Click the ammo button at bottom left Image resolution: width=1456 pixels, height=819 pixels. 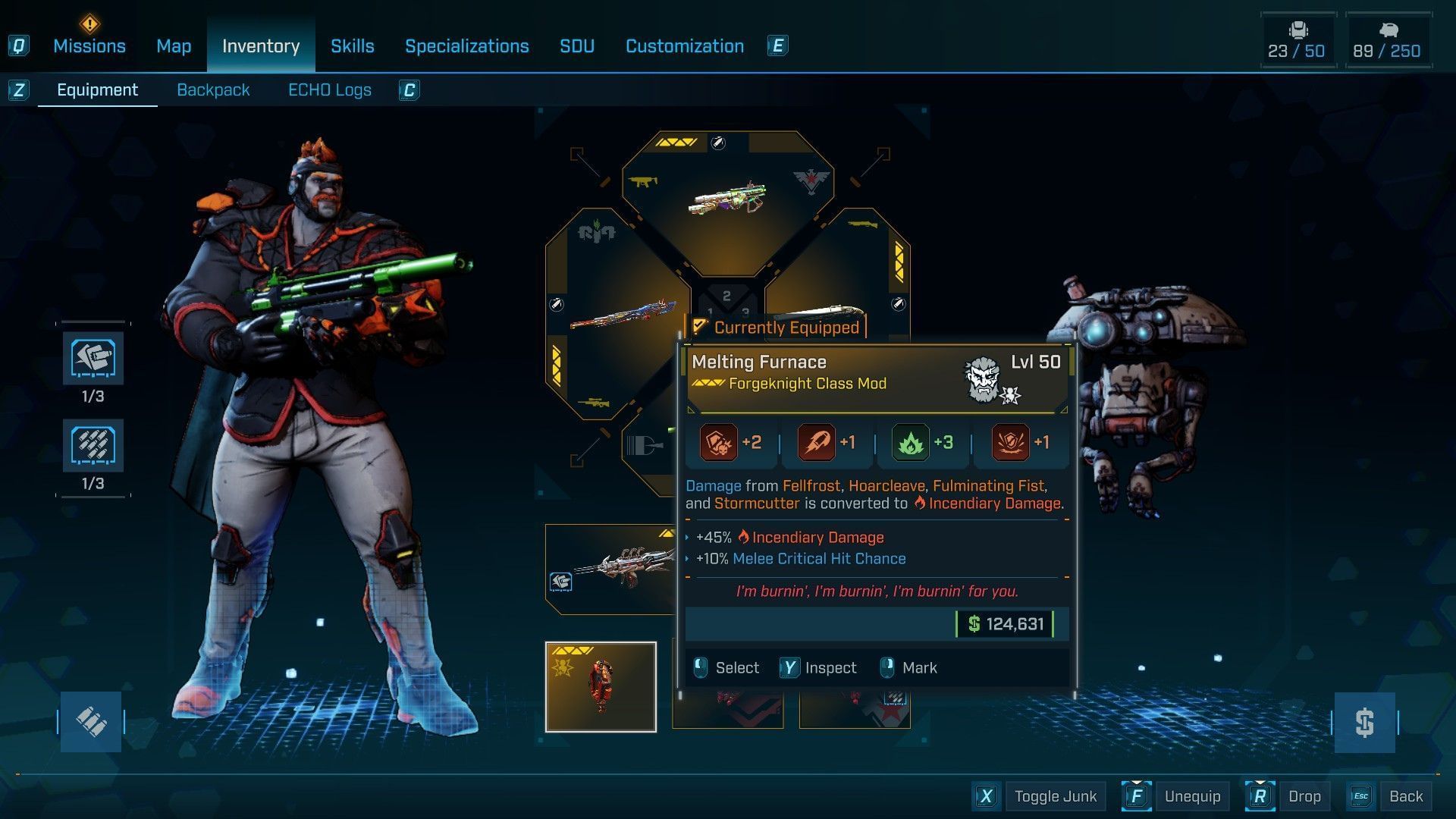(x=91, y=722)
